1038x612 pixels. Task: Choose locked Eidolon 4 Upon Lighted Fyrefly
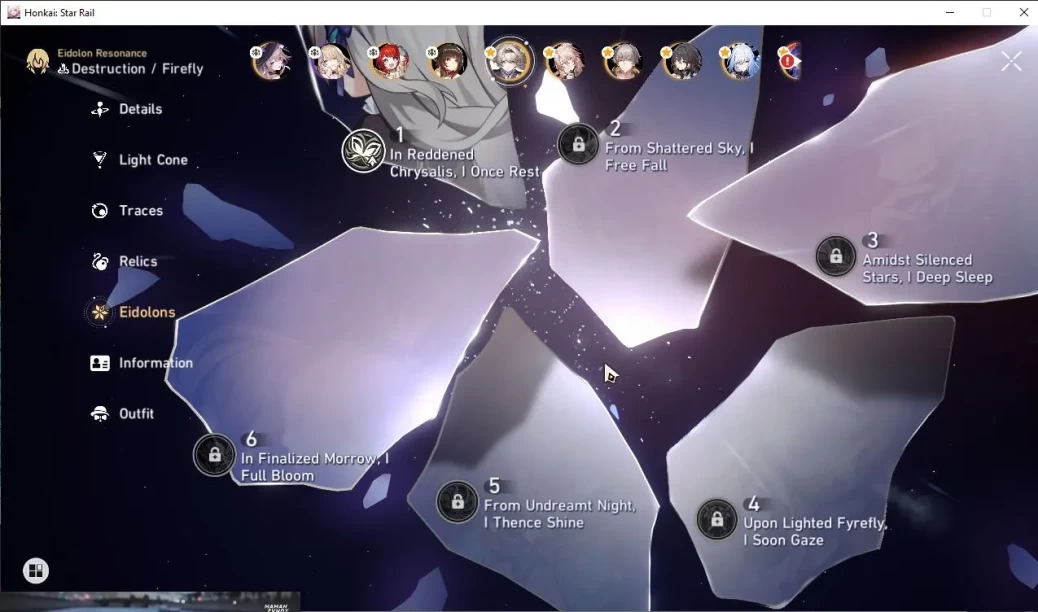pyautogui.click(x=717, y=519)
